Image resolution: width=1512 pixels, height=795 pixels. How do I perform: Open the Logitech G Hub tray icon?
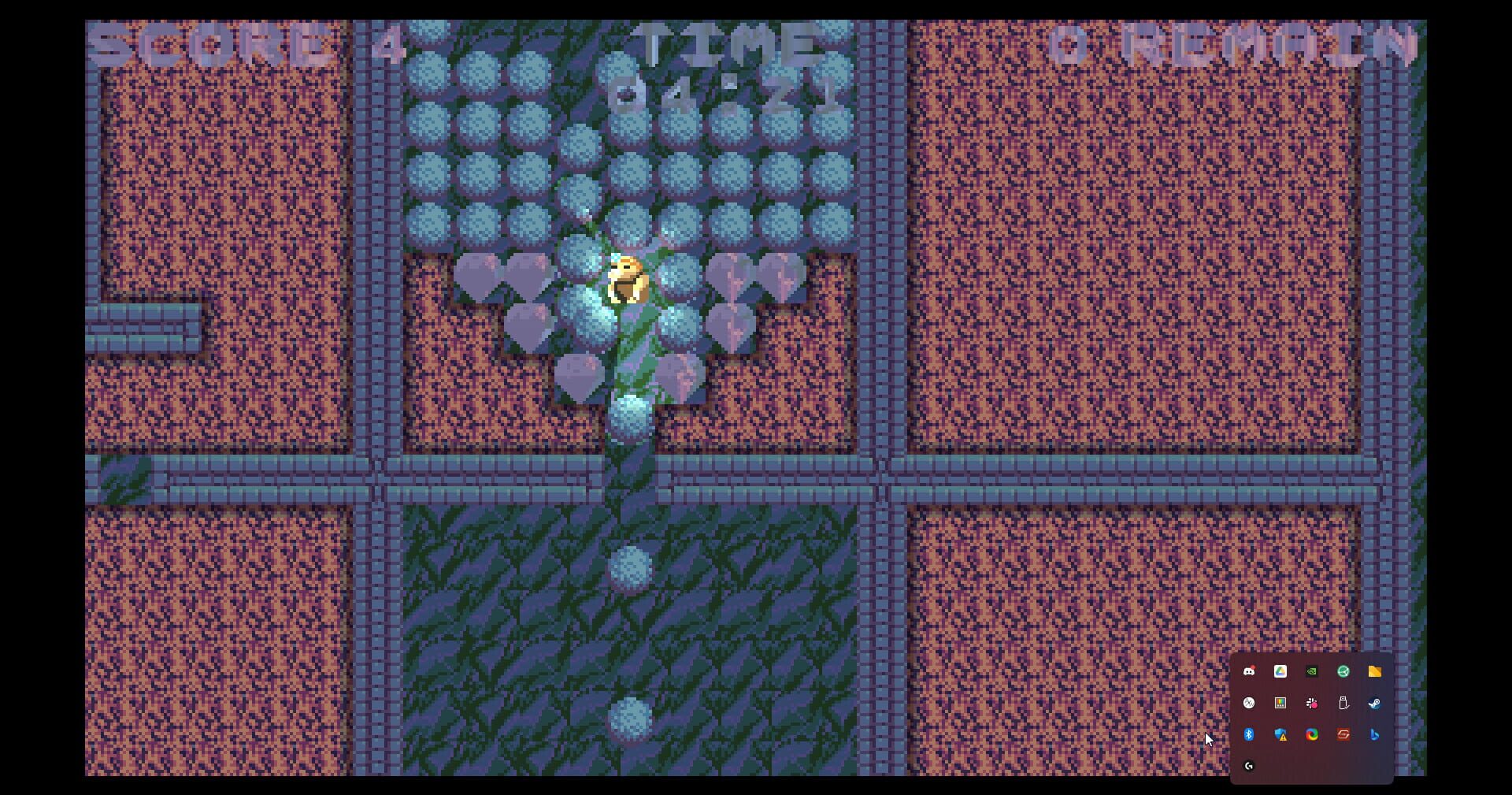coord(1249,765)
